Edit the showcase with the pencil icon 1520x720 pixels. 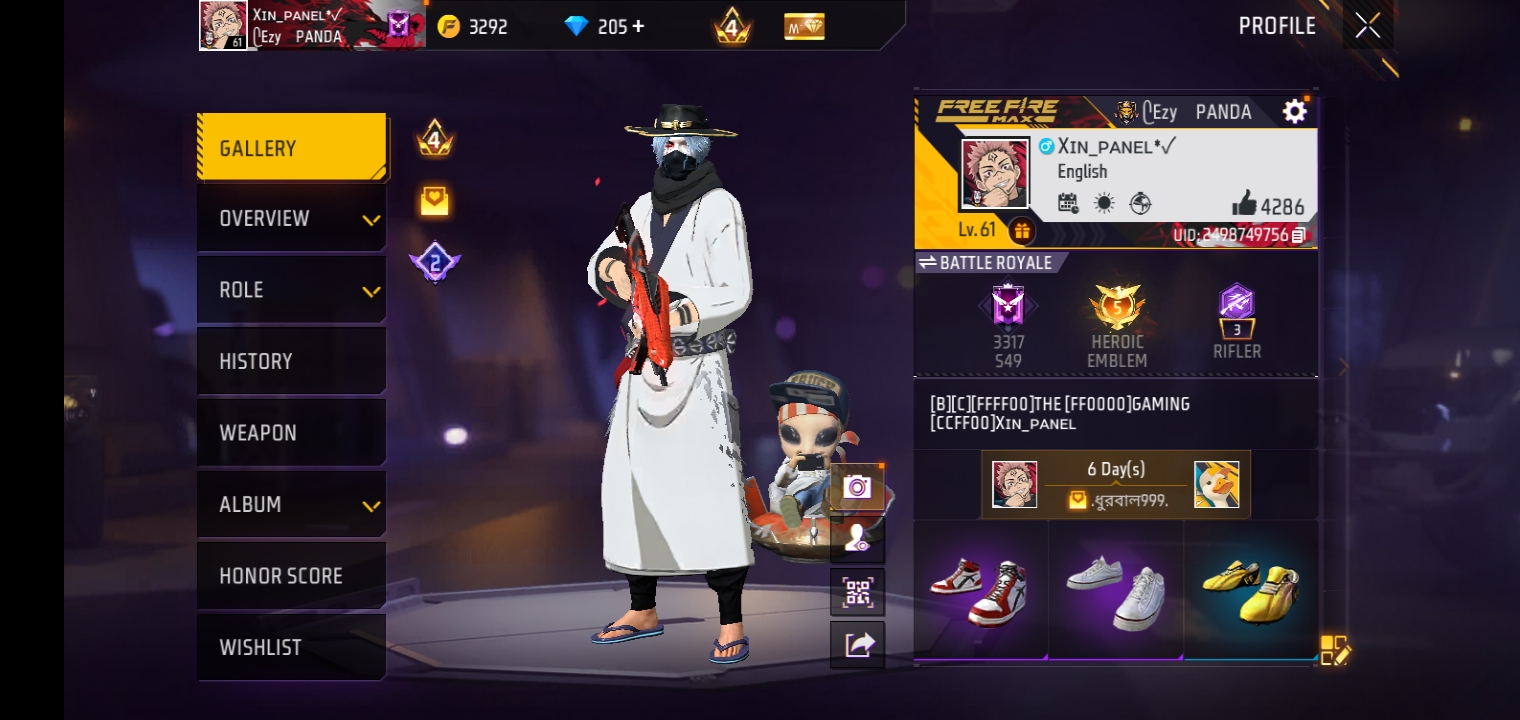[1335, 650]
